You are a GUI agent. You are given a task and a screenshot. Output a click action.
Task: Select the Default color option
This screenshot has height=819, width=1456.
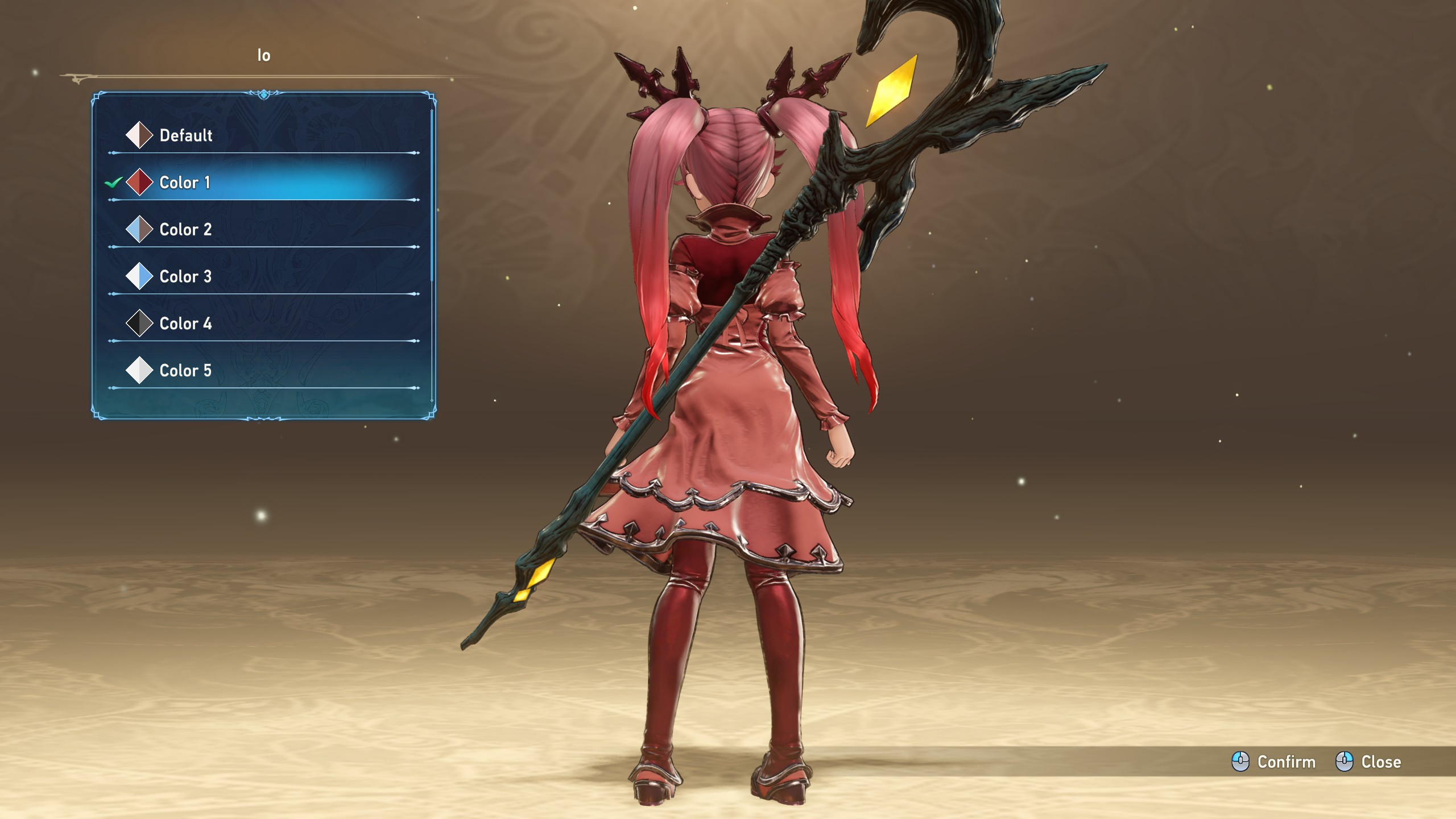[185, 135]
